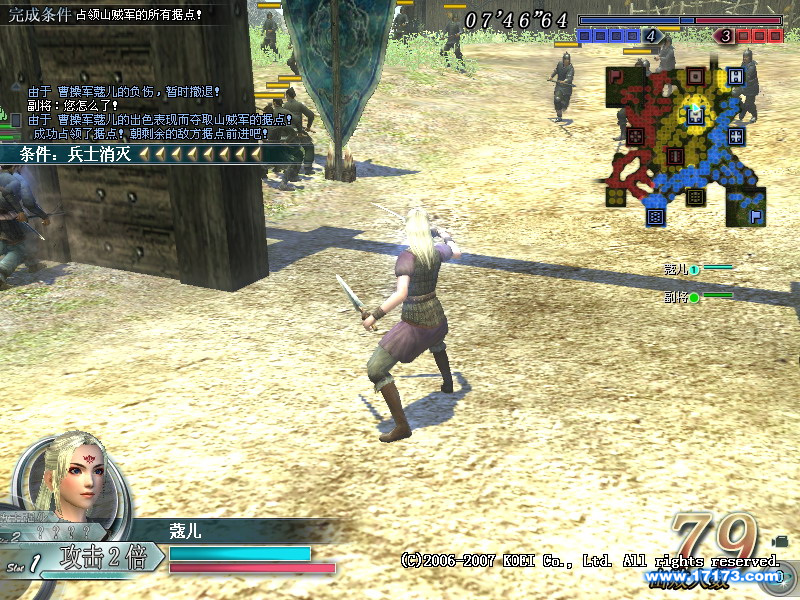Click the battlefield minimap
Image resolution: width=800 pixels, height=600 pixels.
point(685,145)
